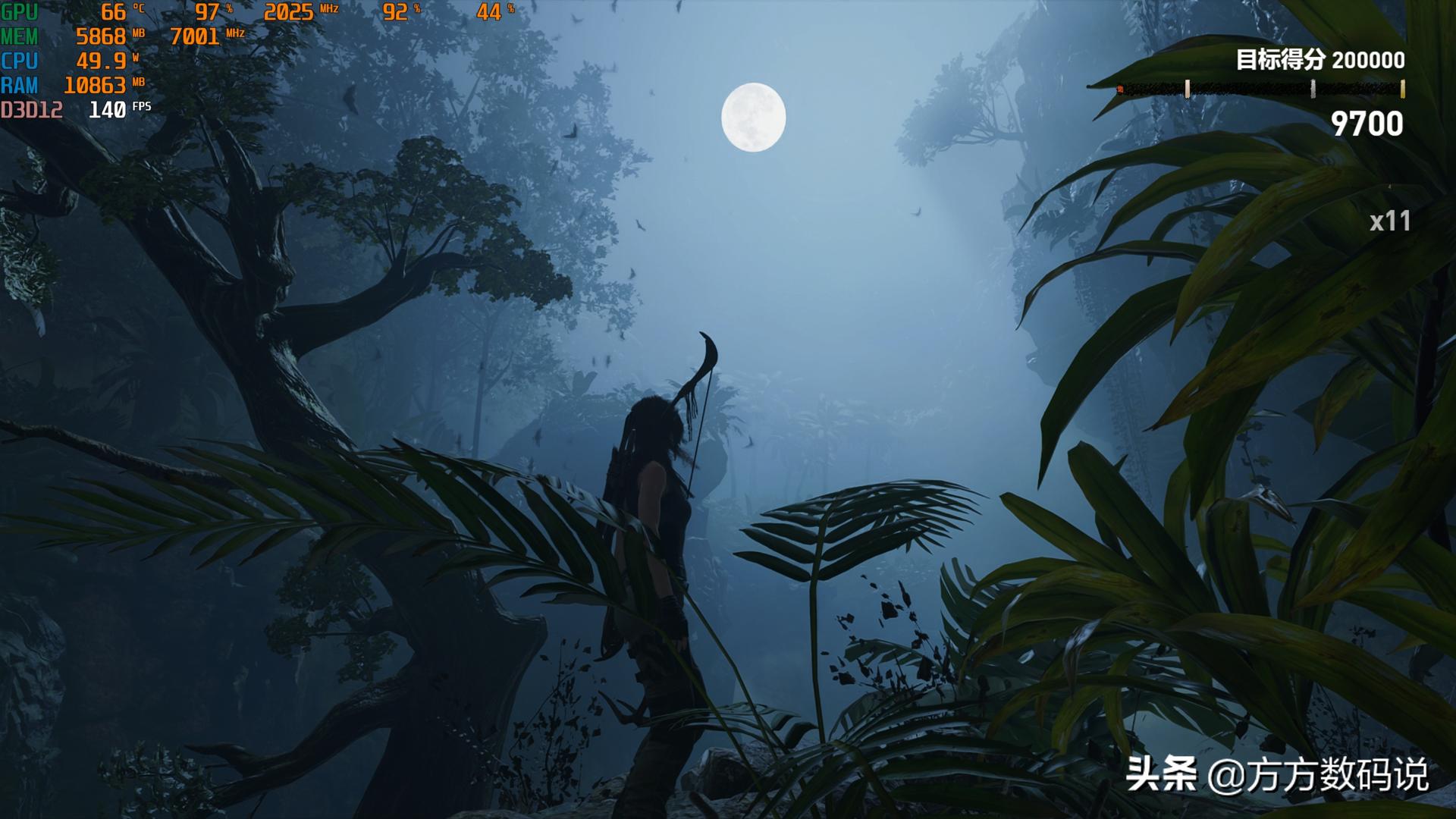Image resolution: width=1456 pixels, height=819 pixels.
Task: Click the CPU label in the monitoring overlay
Action: click(18, 59)
